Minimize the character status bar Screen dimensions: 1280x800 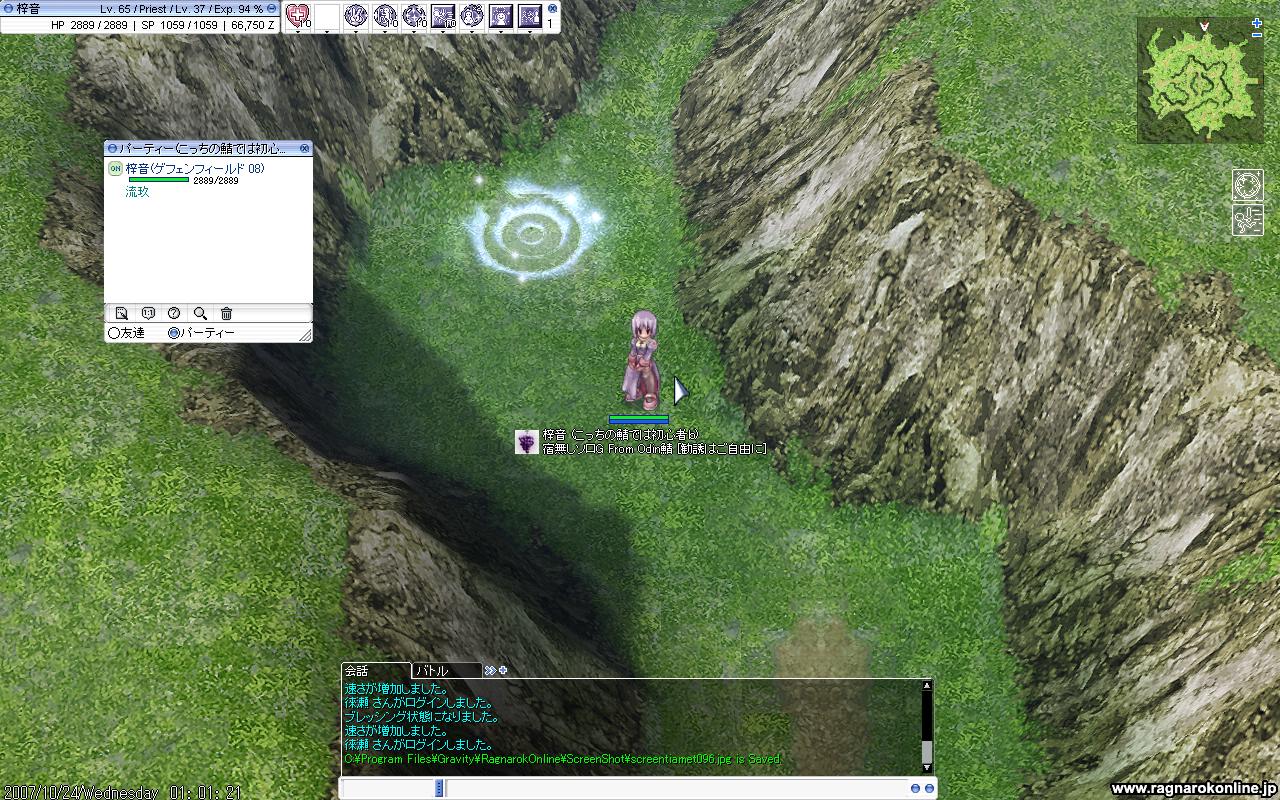click(x=271, y=8)
